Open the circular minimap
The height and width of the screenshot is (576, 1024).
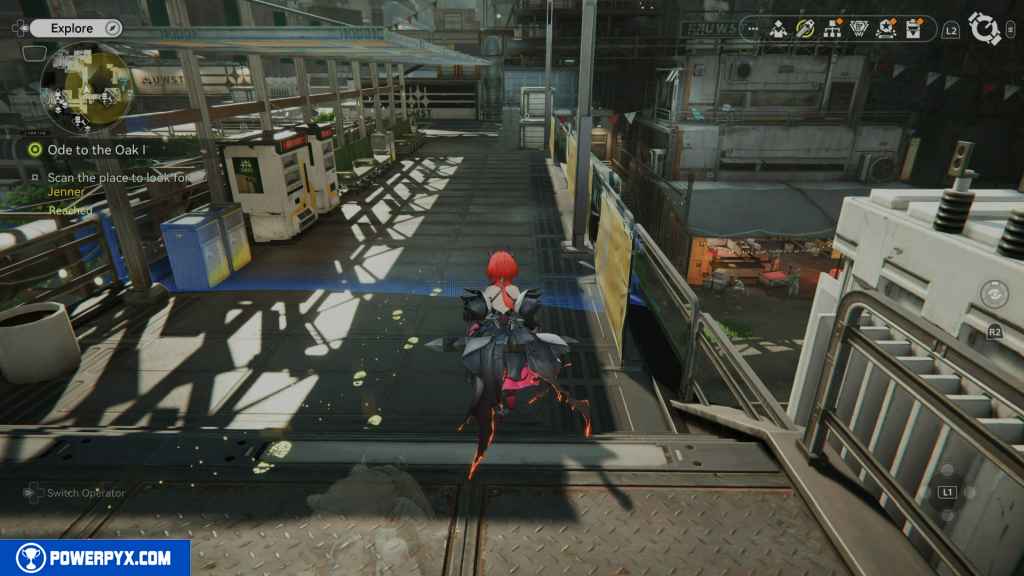click(86, 86)
